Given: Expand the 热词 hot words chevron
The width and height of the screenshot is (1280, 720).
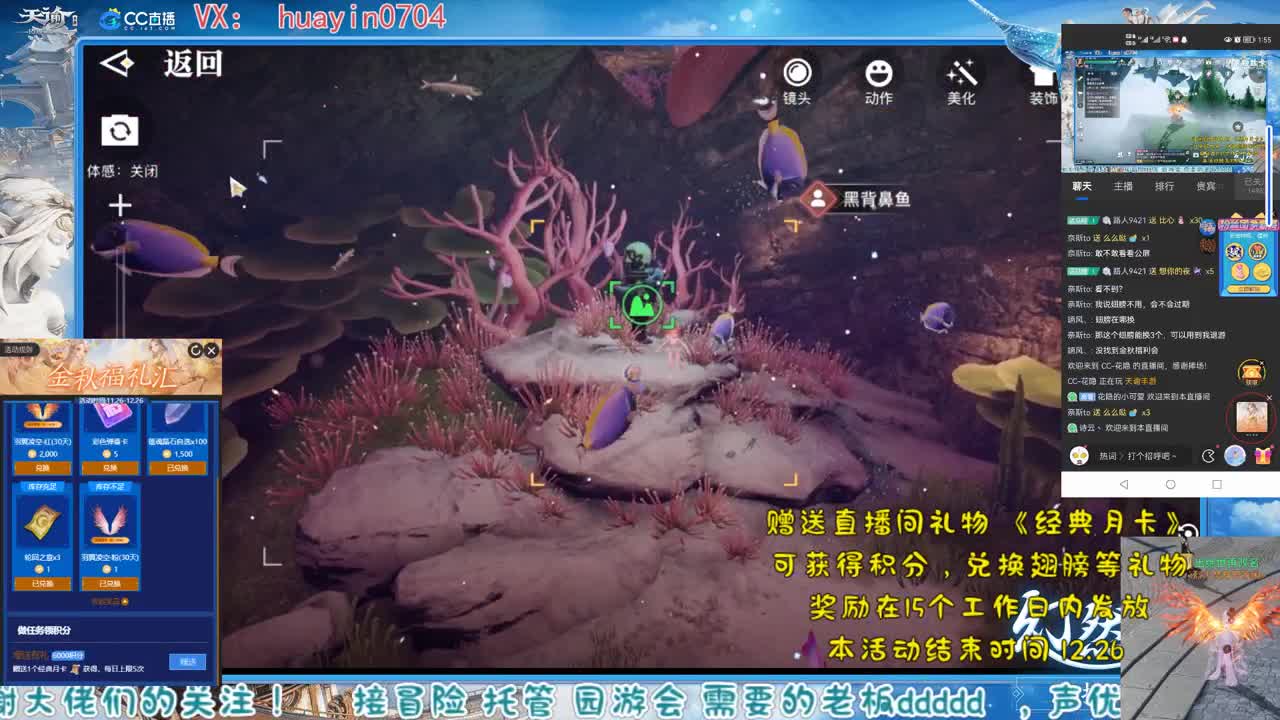Looking at the screenshot, I should pos(1122,457).
